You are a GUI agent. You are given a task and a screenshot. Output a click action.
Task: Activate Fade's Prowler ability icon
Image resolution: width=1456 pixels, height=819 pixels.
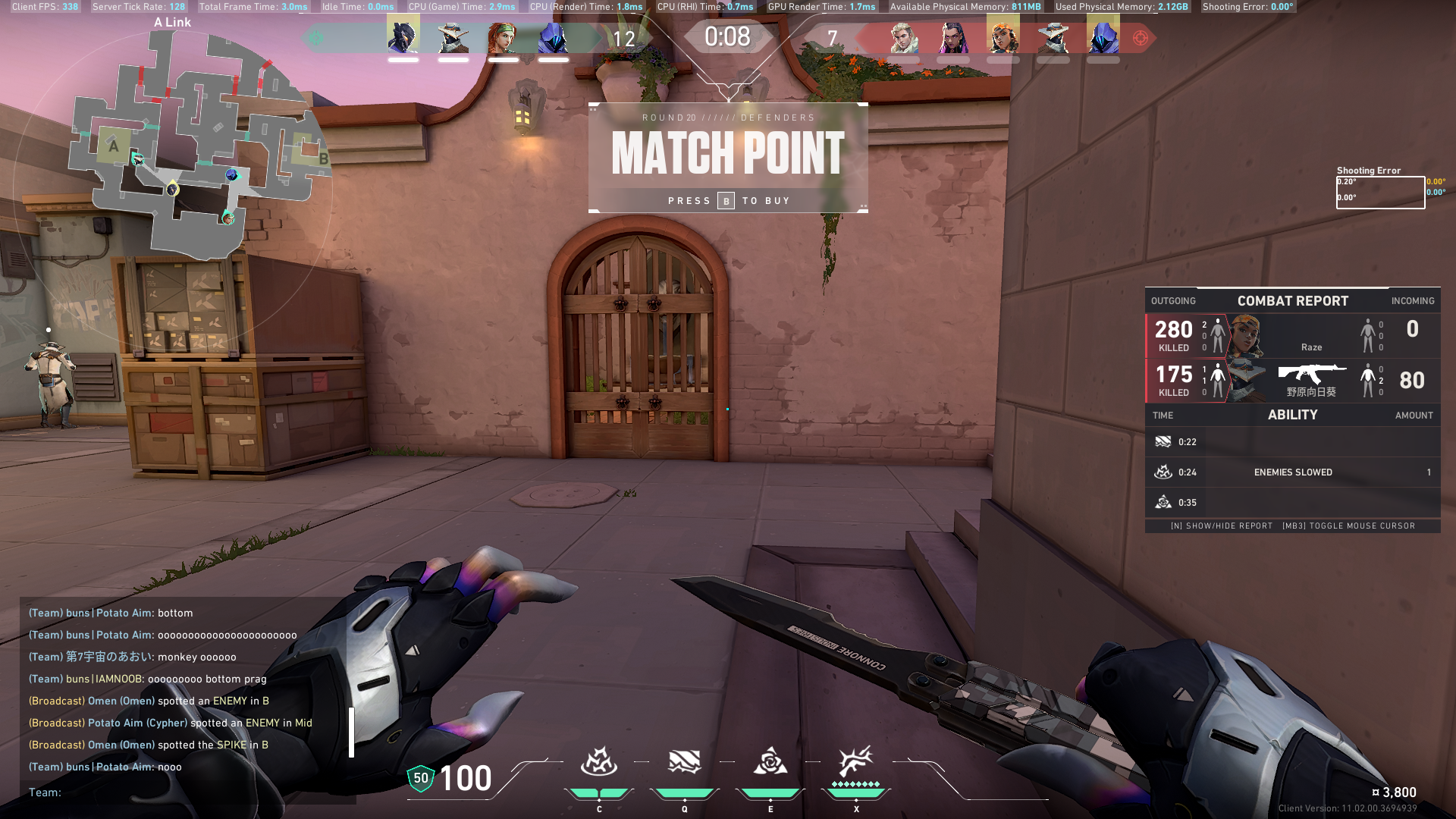(x=598, y=762)
